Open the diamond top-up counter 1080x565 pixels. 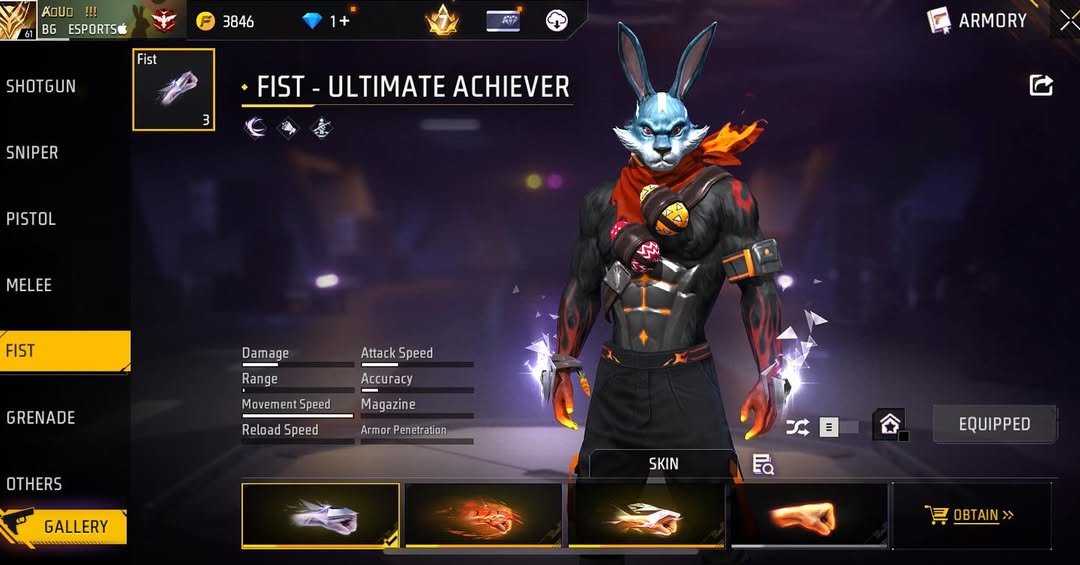coord(325,21)
